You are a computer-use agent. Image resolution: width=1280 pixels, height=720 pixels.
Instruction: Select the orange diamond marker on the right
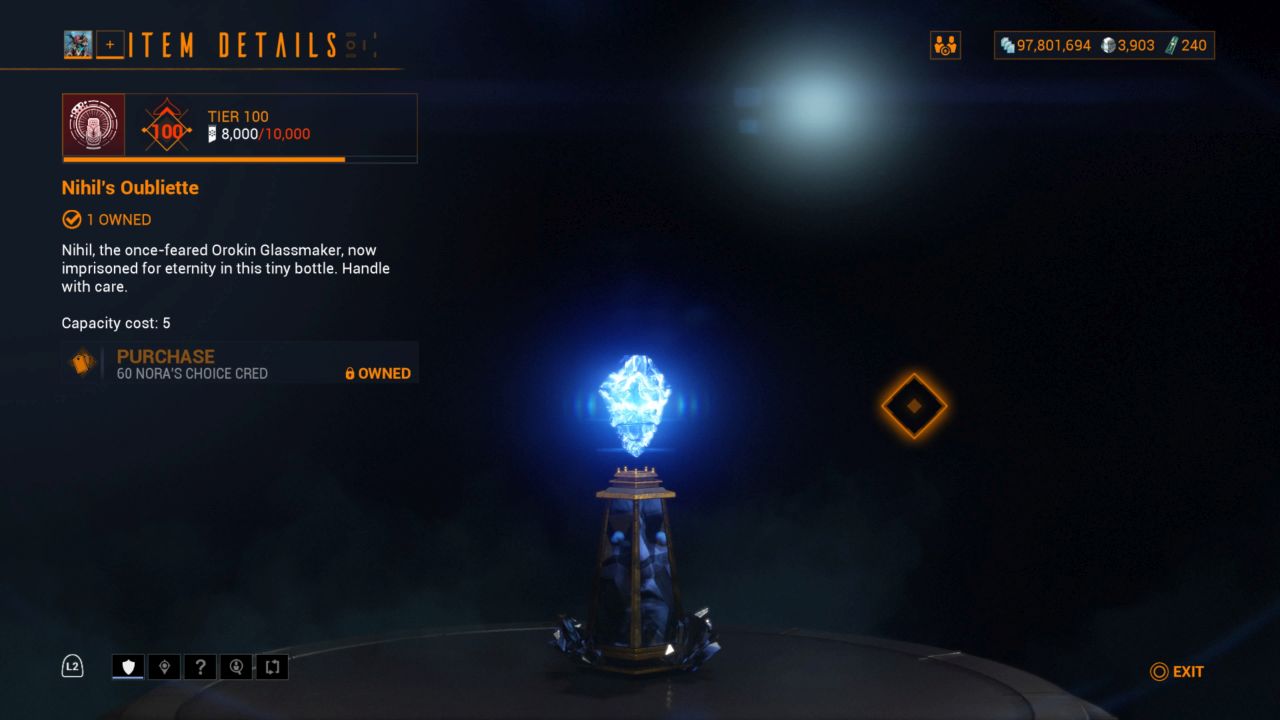(913, 405)
